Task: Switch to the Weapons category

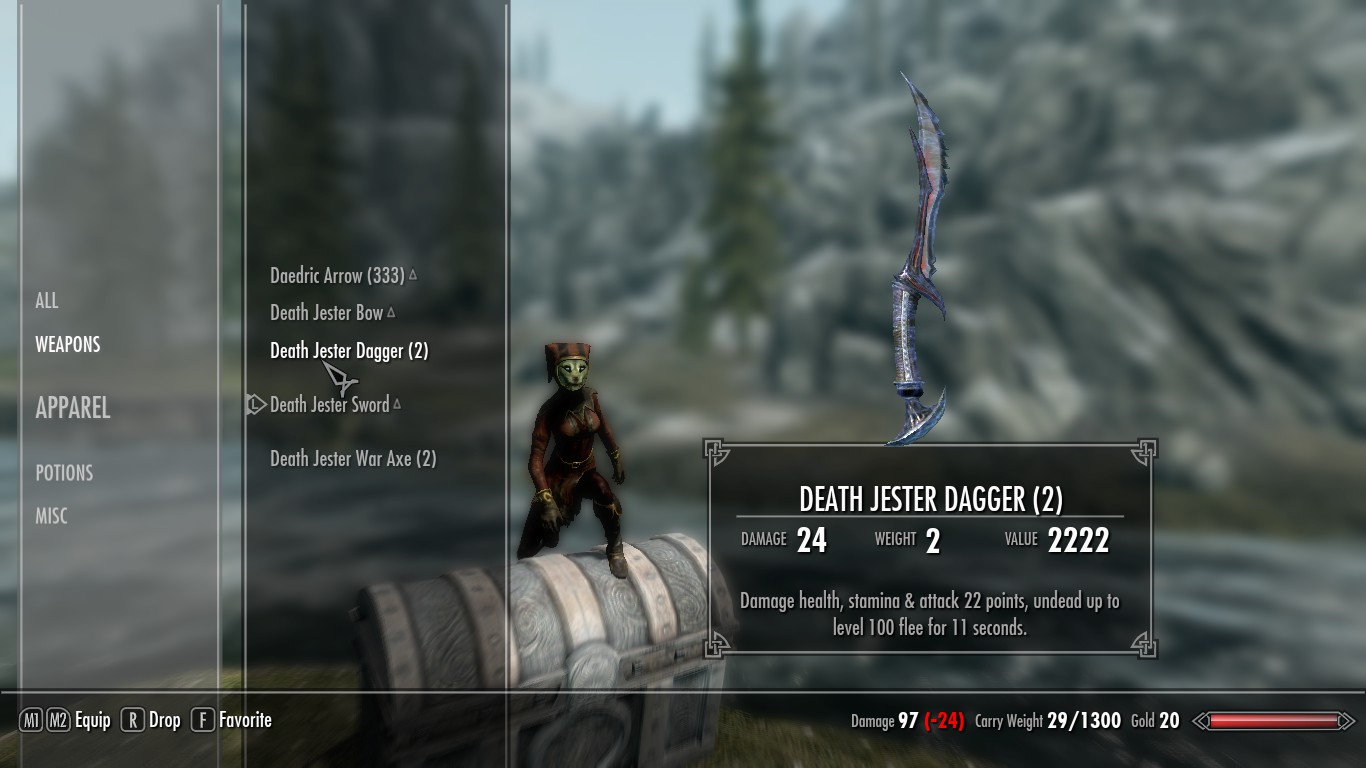Action: point(68,344)
